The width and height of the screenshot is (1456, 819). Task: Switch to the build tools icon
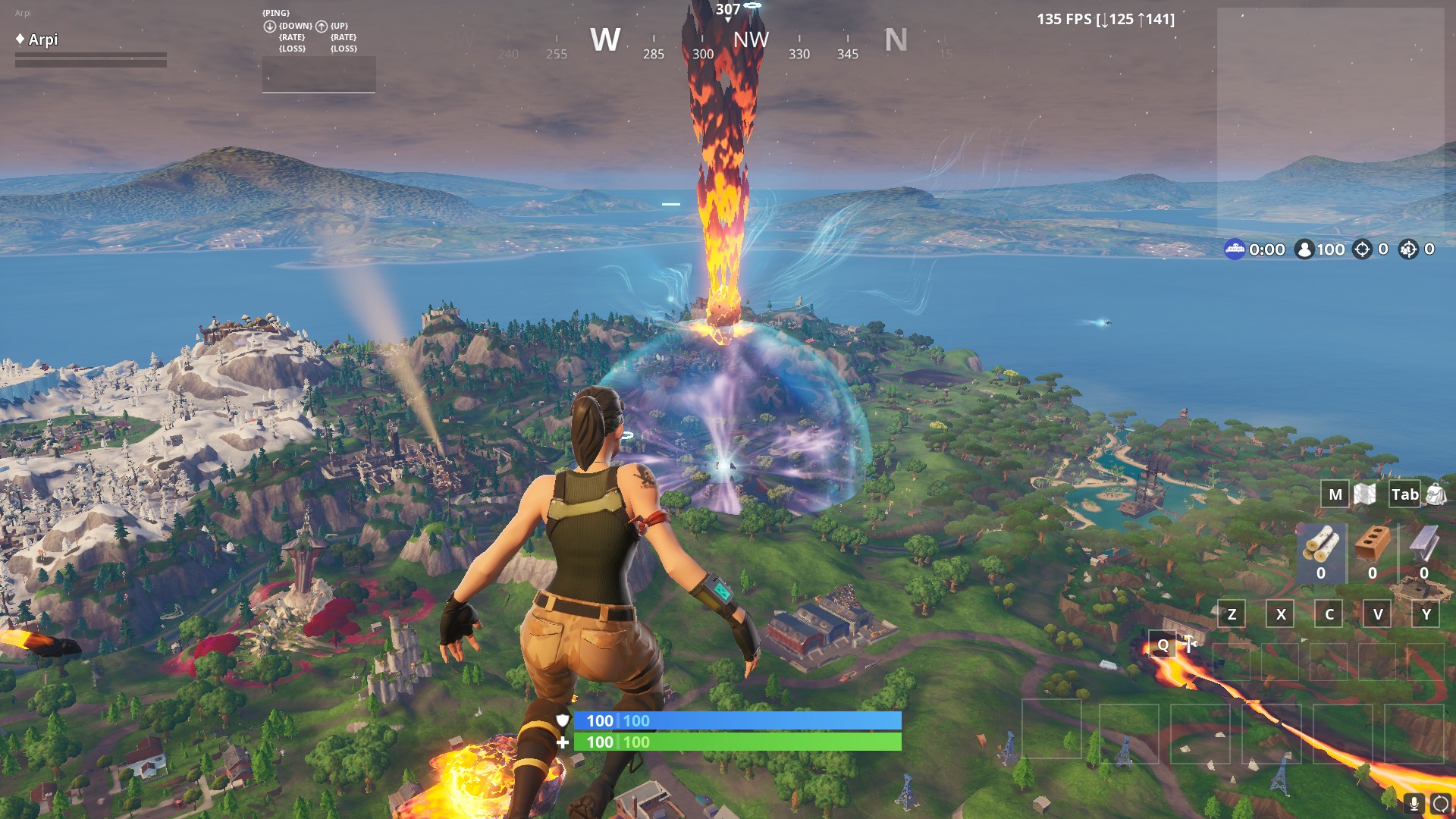pyautogui.click(x=1189, y=645)
